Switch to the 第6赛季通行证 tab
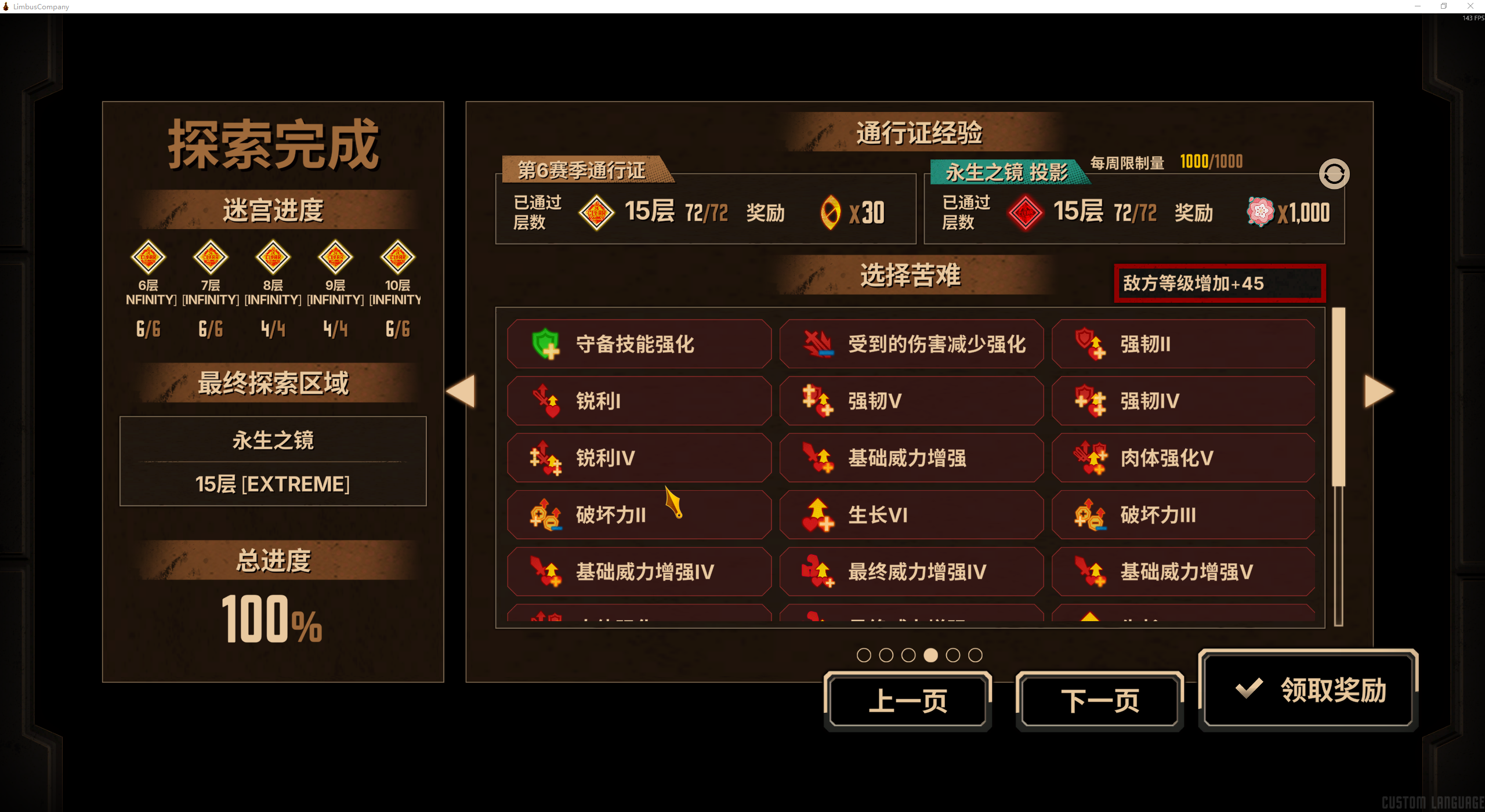1485x812 pixels. 586,172
